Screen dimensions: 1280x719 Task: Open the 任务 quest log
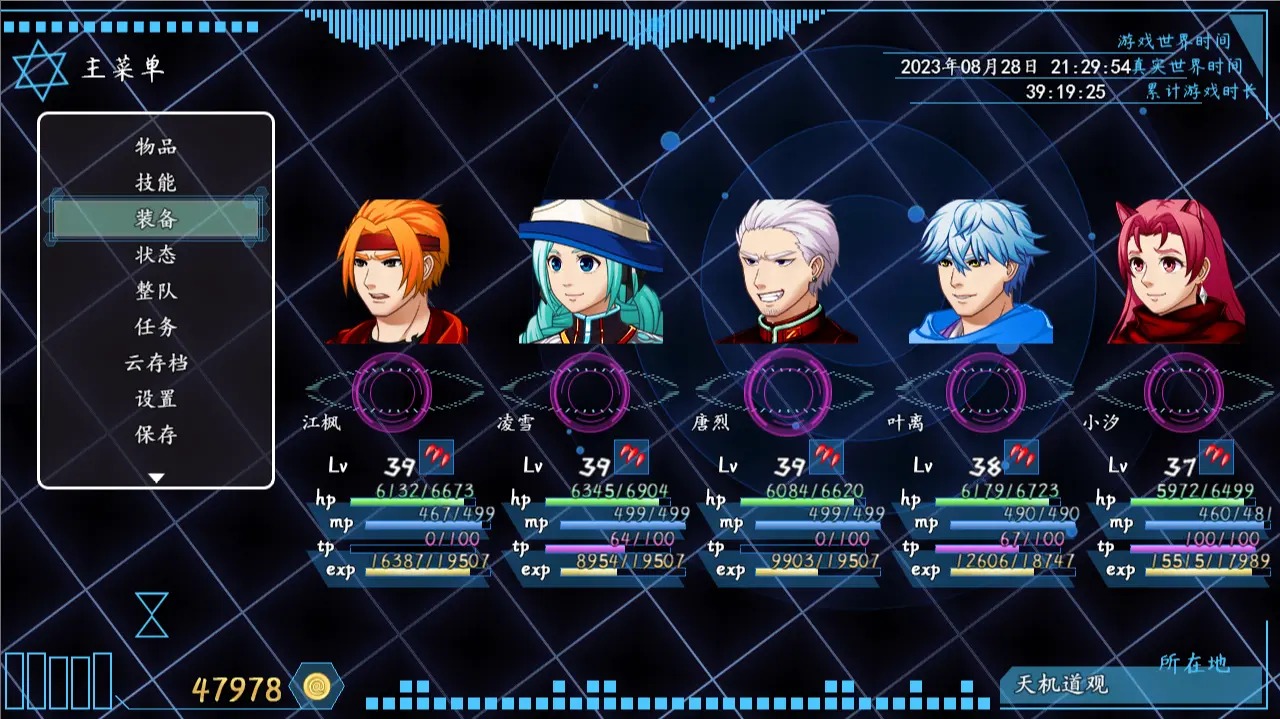[x=156, y=327]
